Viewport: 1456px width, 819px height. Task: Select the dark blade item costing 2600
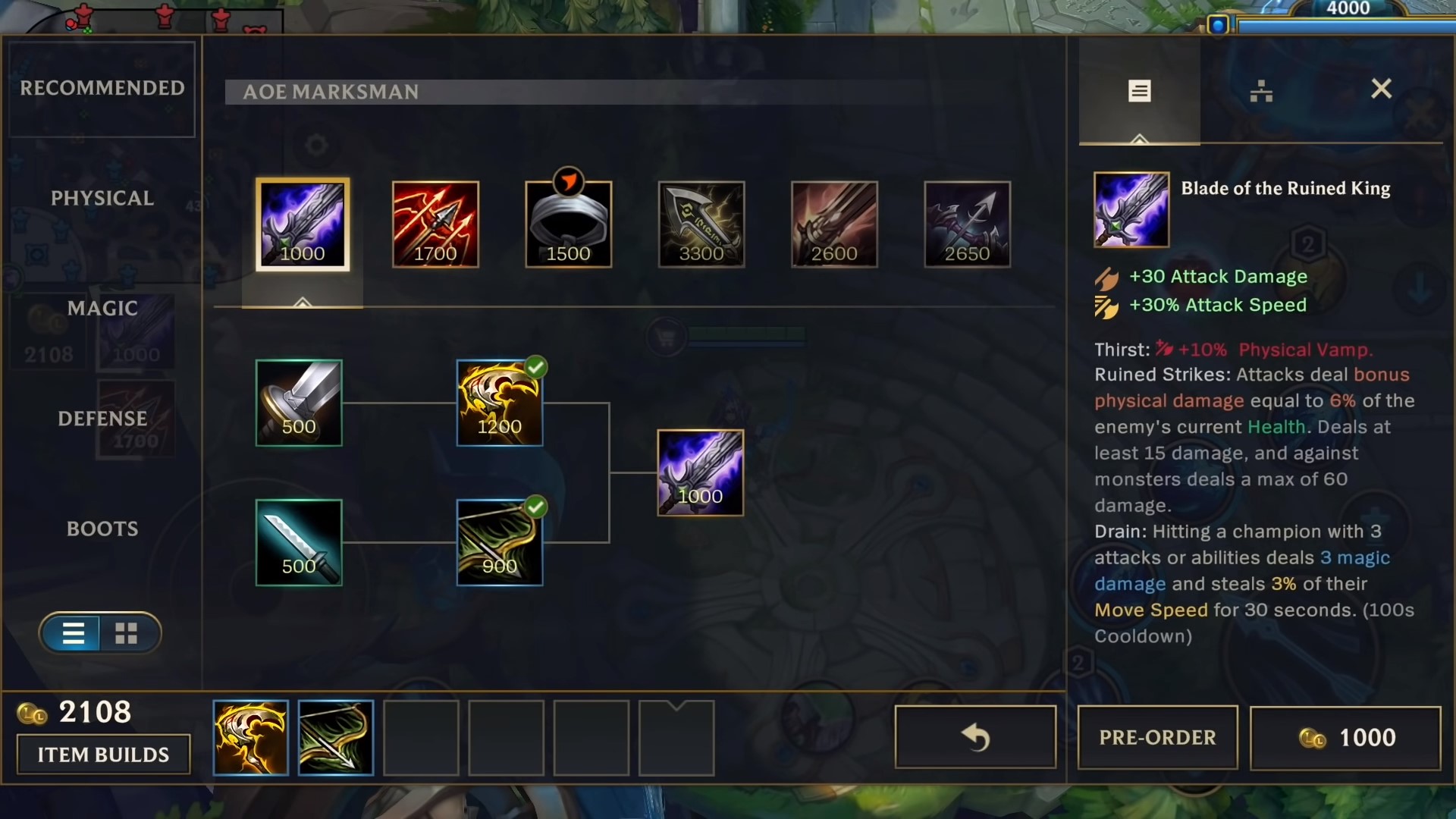pyautogui.click(x=834, y=224)
